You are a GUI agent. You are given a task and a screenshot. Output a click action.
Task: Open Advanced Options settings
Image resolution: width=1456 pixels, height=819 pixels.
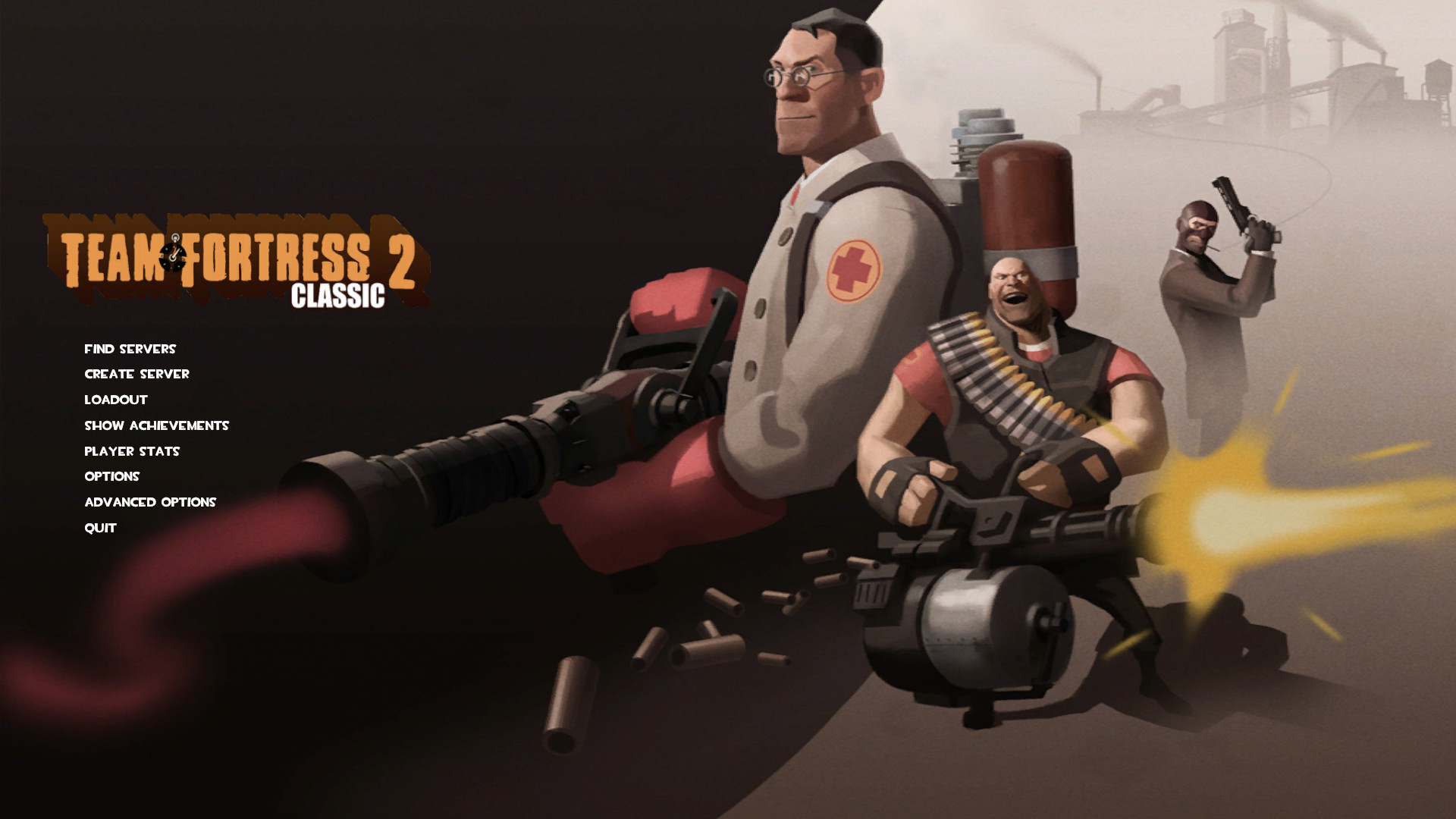[150, 502]
